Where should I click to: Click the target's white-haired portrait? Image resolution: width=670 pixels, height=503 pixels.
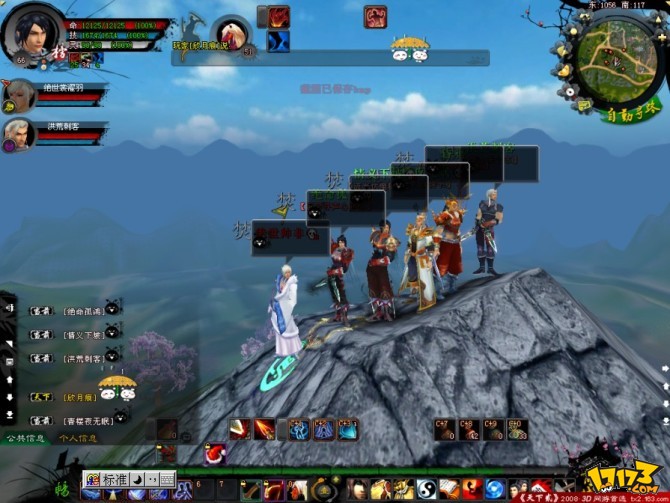tap(231, 33)
